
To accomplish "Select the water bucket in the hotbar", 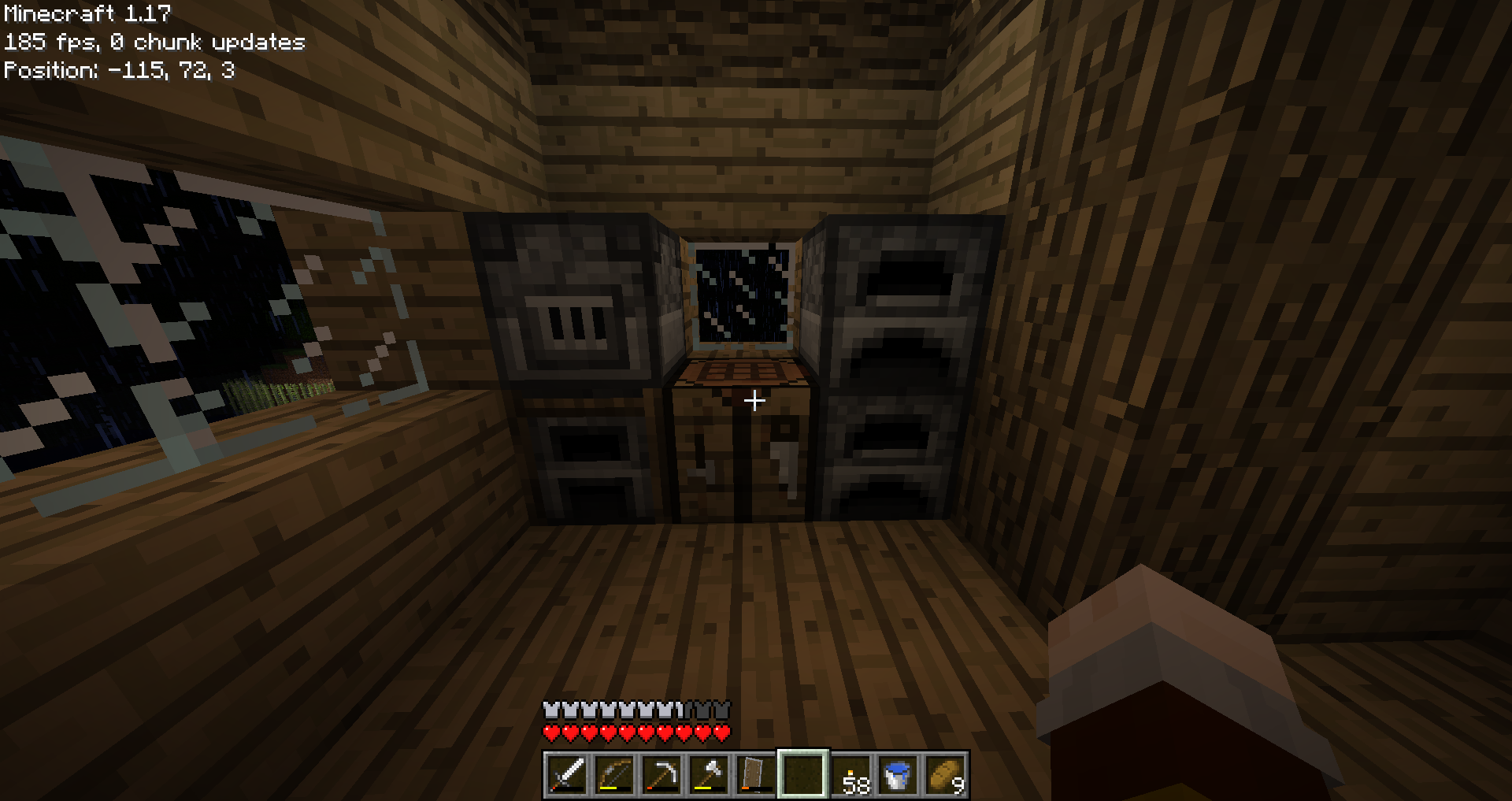I will (x=898, y=775).
